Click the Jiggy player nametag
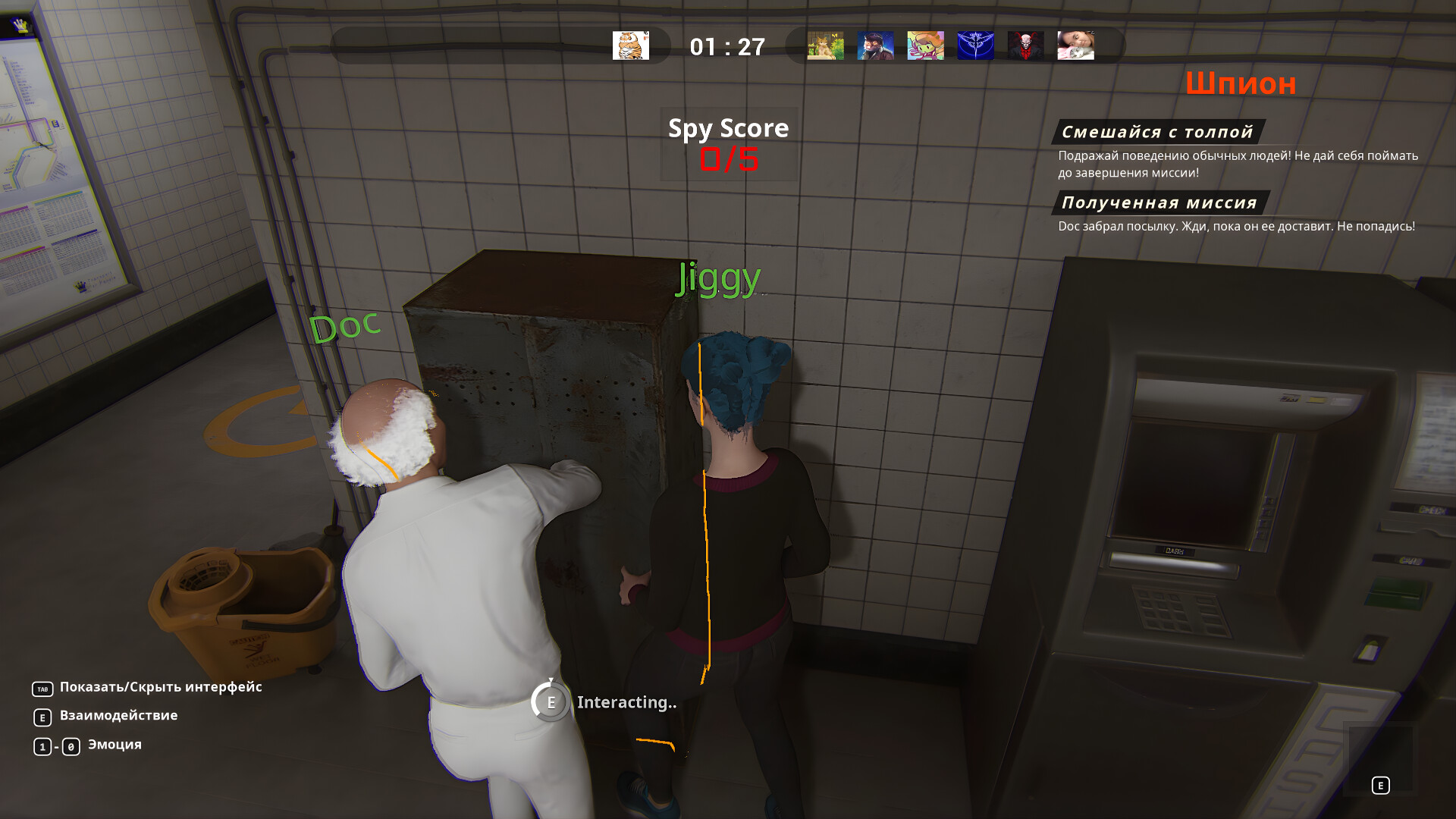Screen dimensions: 1456x819 coord(717,278)
